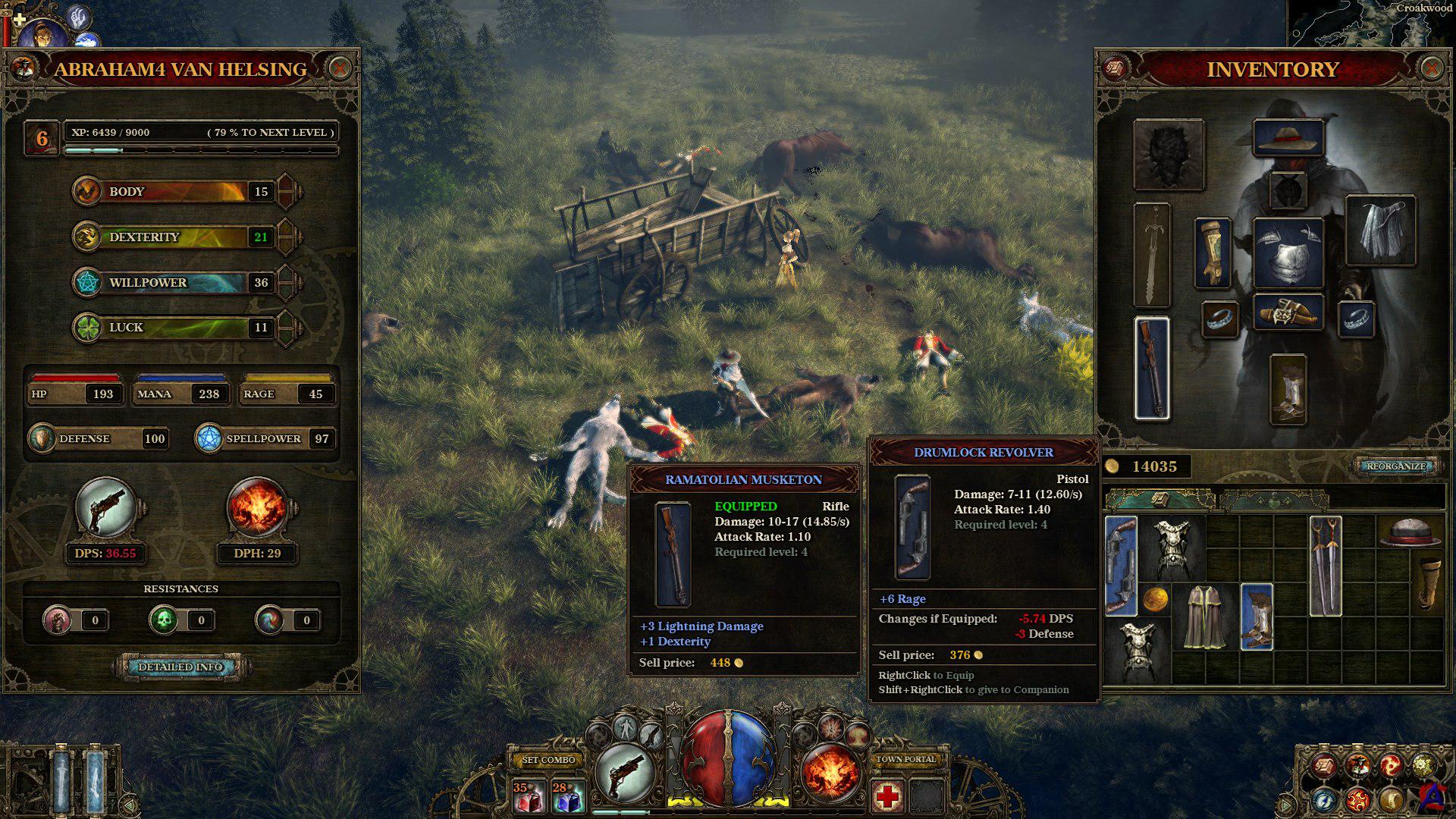Open the Croakwood minimap
Image resolution: width=1456 pixels, height=819 pixels.
[1373, 23]
